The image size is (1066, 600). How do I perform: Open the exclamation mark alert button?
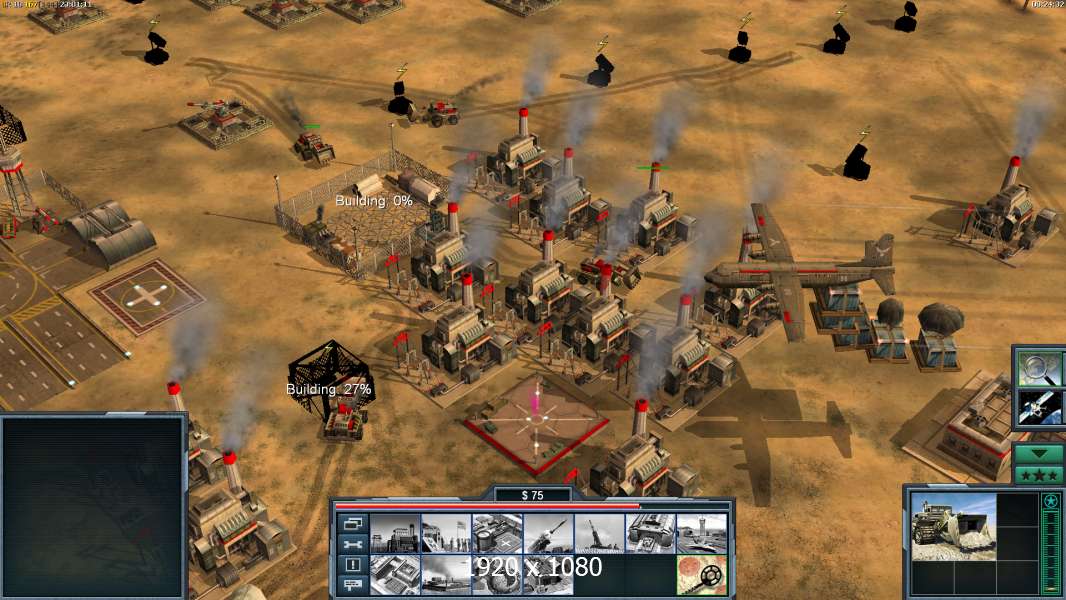pyautogui.click(x=353, y=565)
